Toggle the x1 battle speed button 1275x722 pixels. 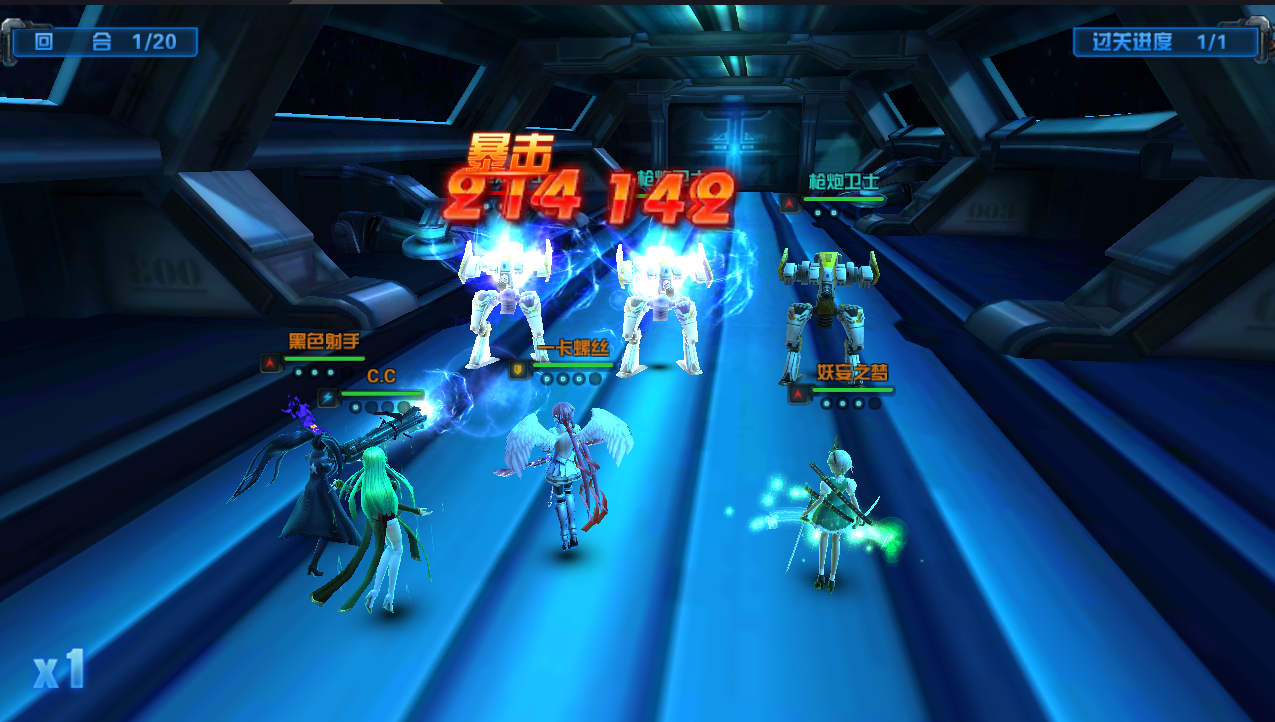(x=59, y=669)
